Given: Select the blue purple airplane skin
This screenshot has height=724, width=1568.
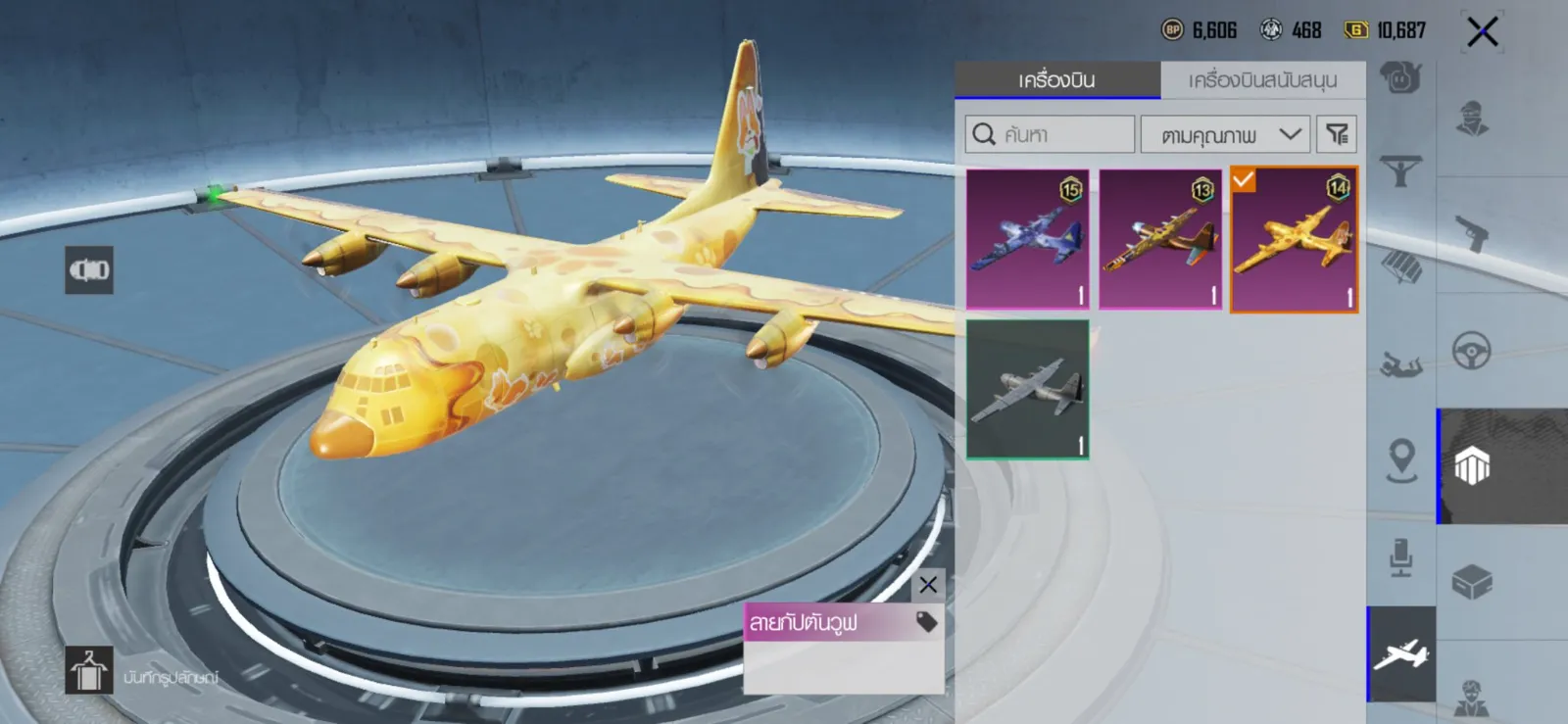Looking at the screenshot, I should pos(1027,239).
